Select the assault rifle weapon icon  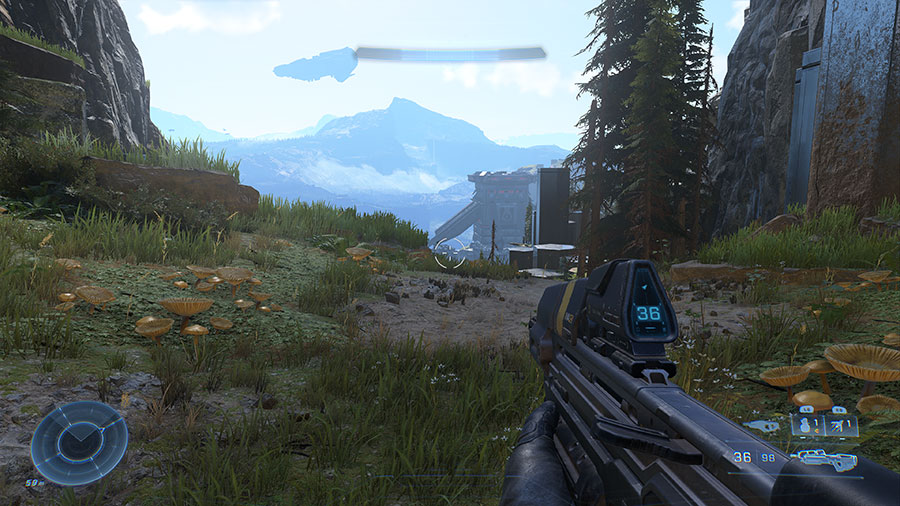click(x=826, y=460)
